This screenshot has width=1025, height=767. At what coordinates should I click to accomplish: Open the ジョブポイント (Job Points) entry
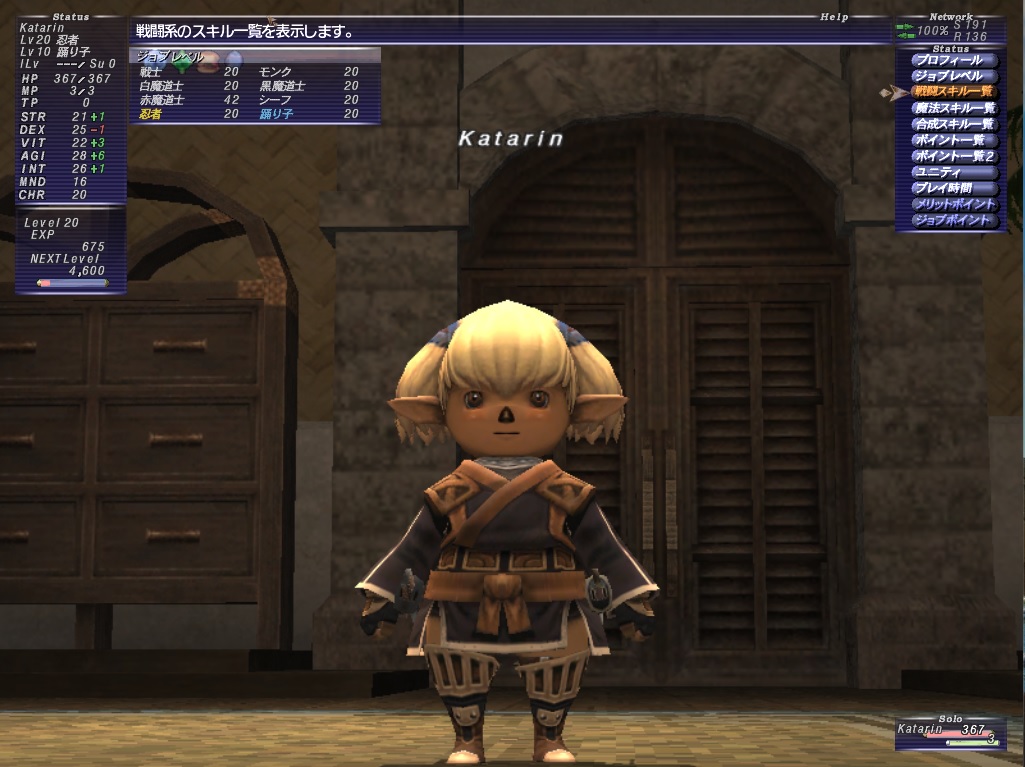(x=953, y=220)
